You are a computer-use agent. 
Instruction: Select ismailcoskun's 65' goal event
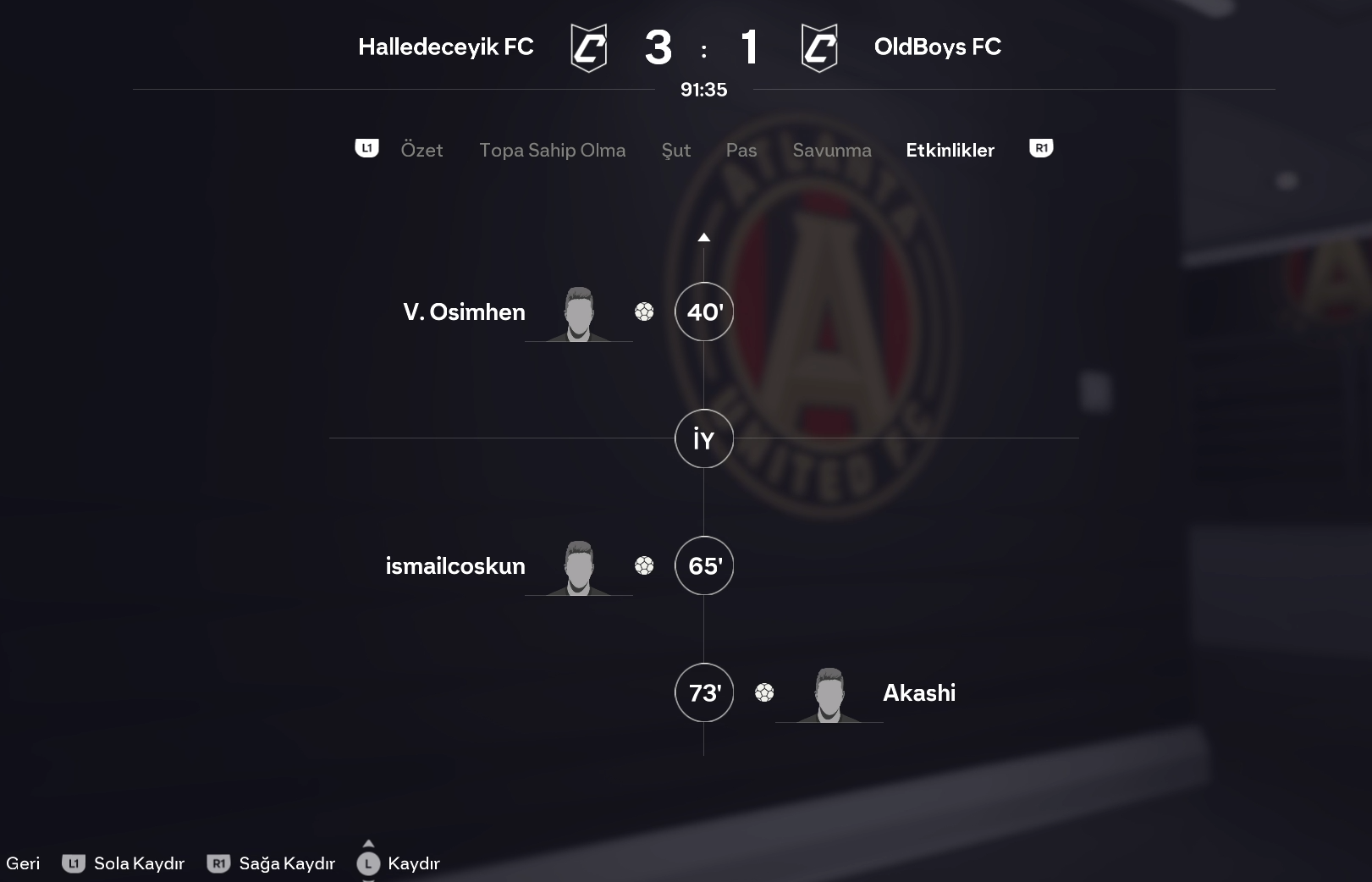(x=703, y=565)
